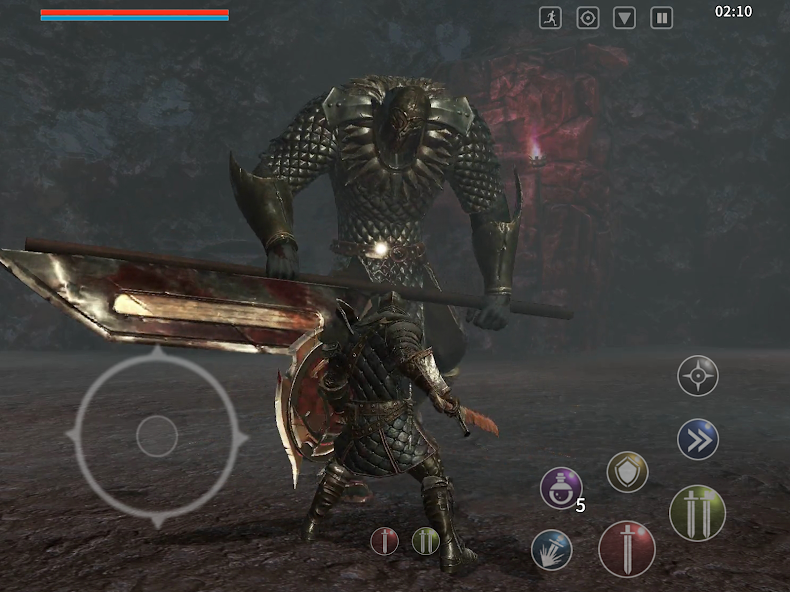Tap the large green double-sword attack button
Screen dimensions: 790x592
click(x=697, y=513)
